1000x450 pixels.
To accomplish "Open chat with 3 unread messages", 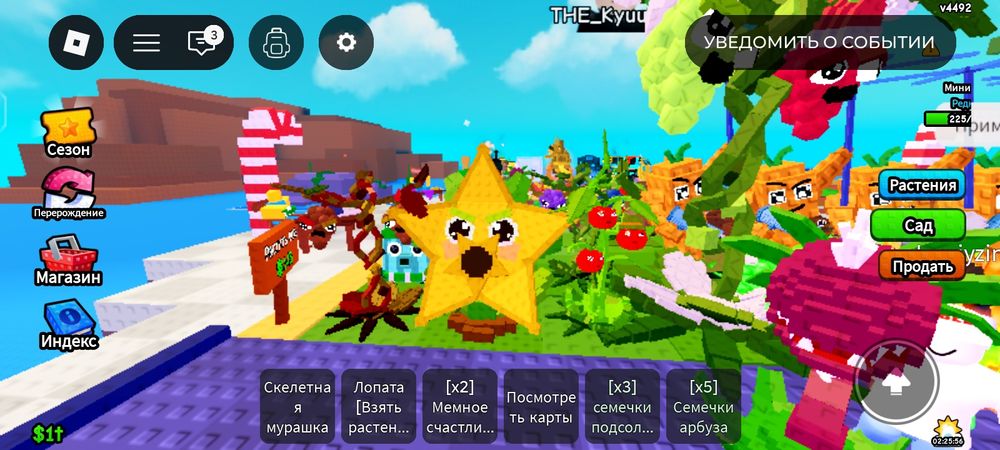I will point(203,43).
